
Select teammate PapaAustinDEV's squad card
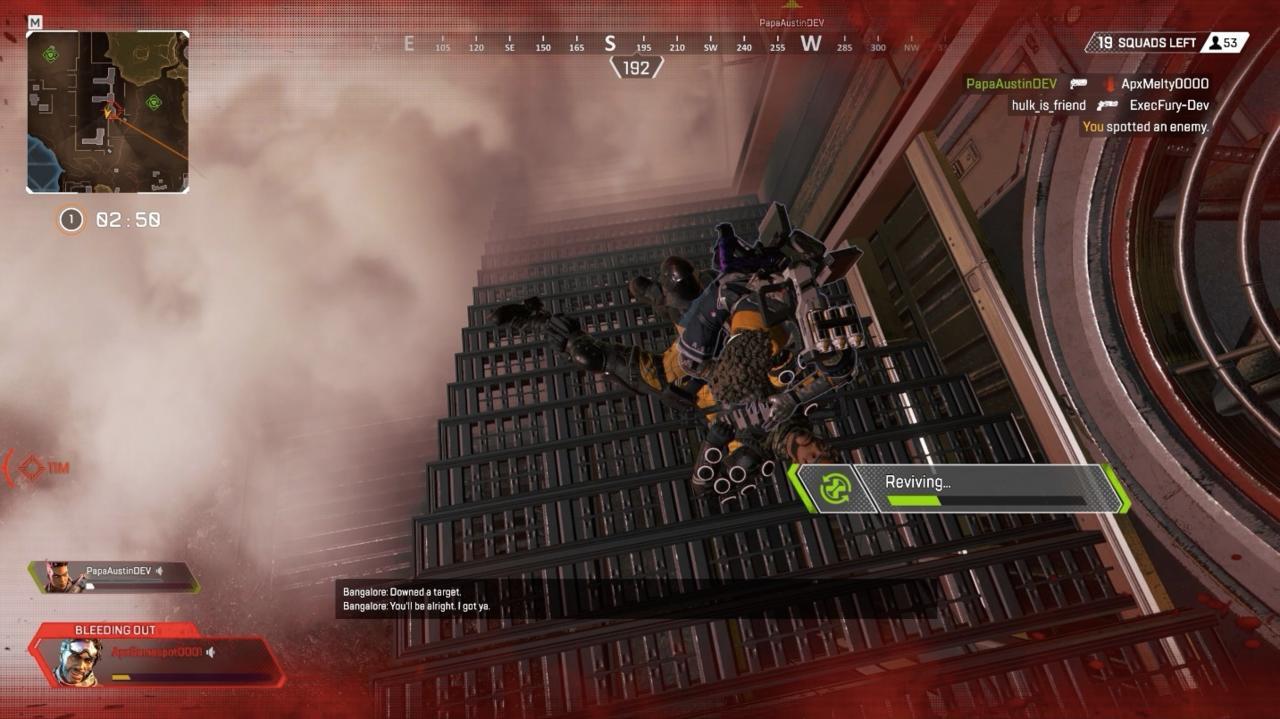[113, 576]
